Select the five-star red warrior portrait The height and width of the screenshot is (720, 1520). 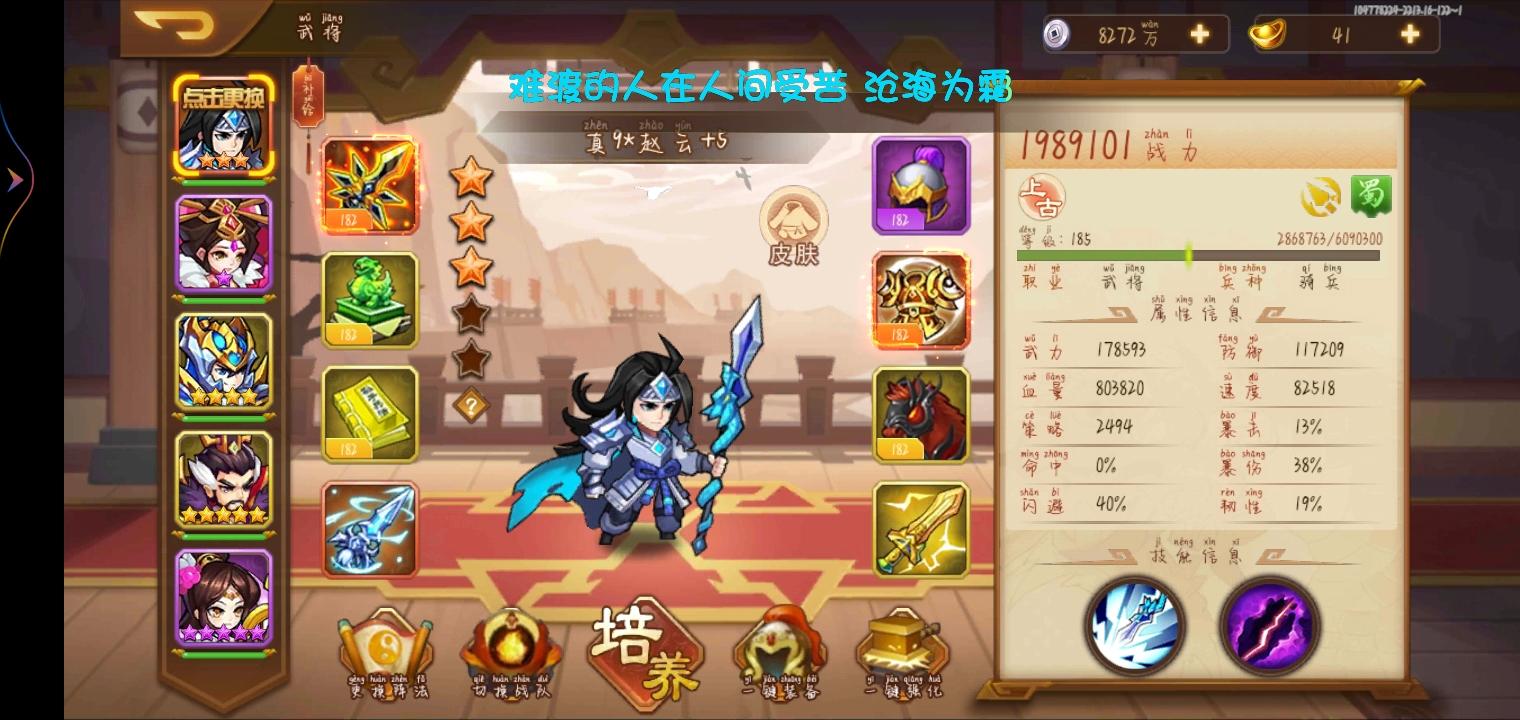pyautogui.click(x=224, y=483)
